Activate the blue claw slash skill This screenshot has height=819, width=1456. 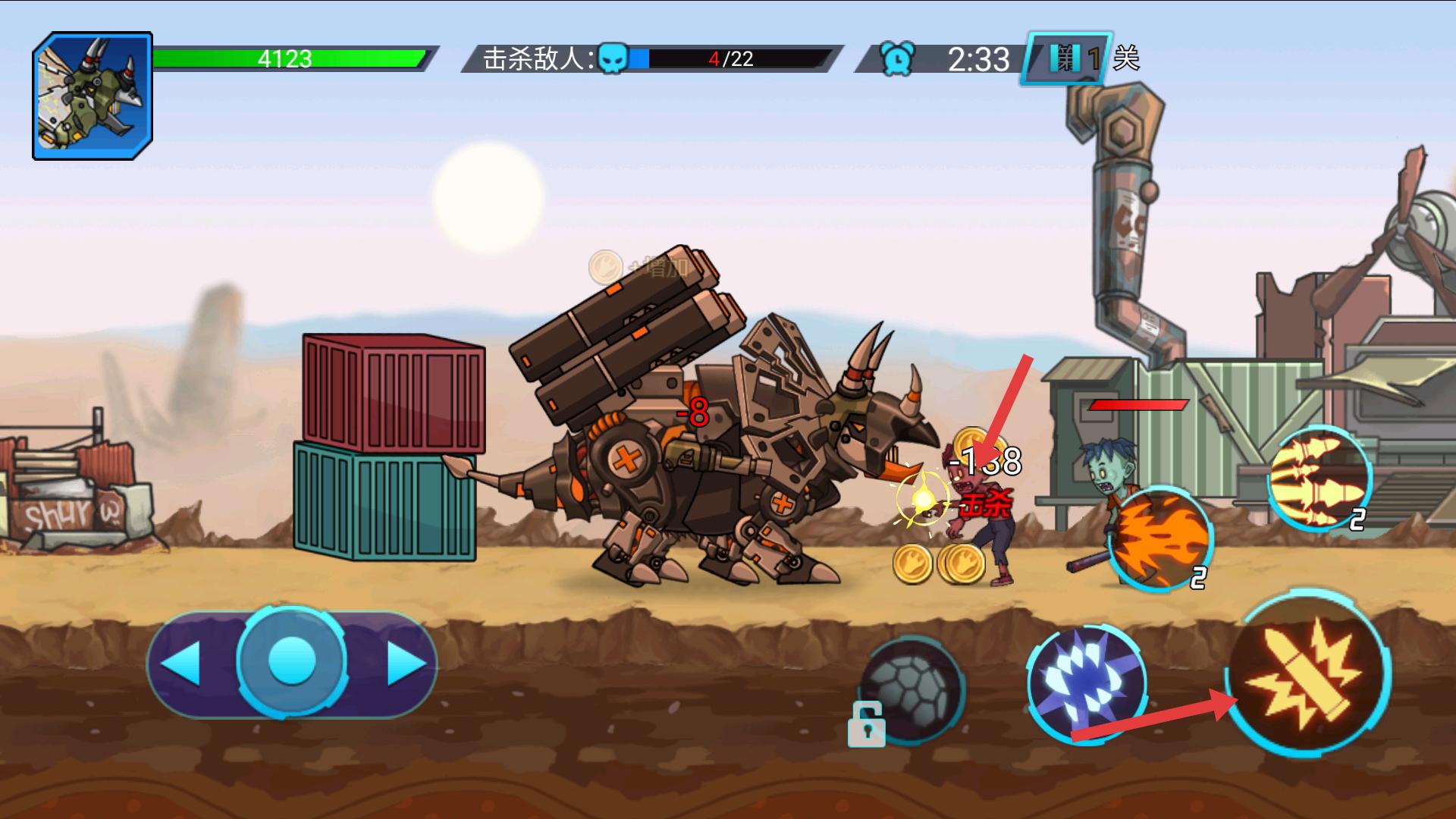[1084, 681]
